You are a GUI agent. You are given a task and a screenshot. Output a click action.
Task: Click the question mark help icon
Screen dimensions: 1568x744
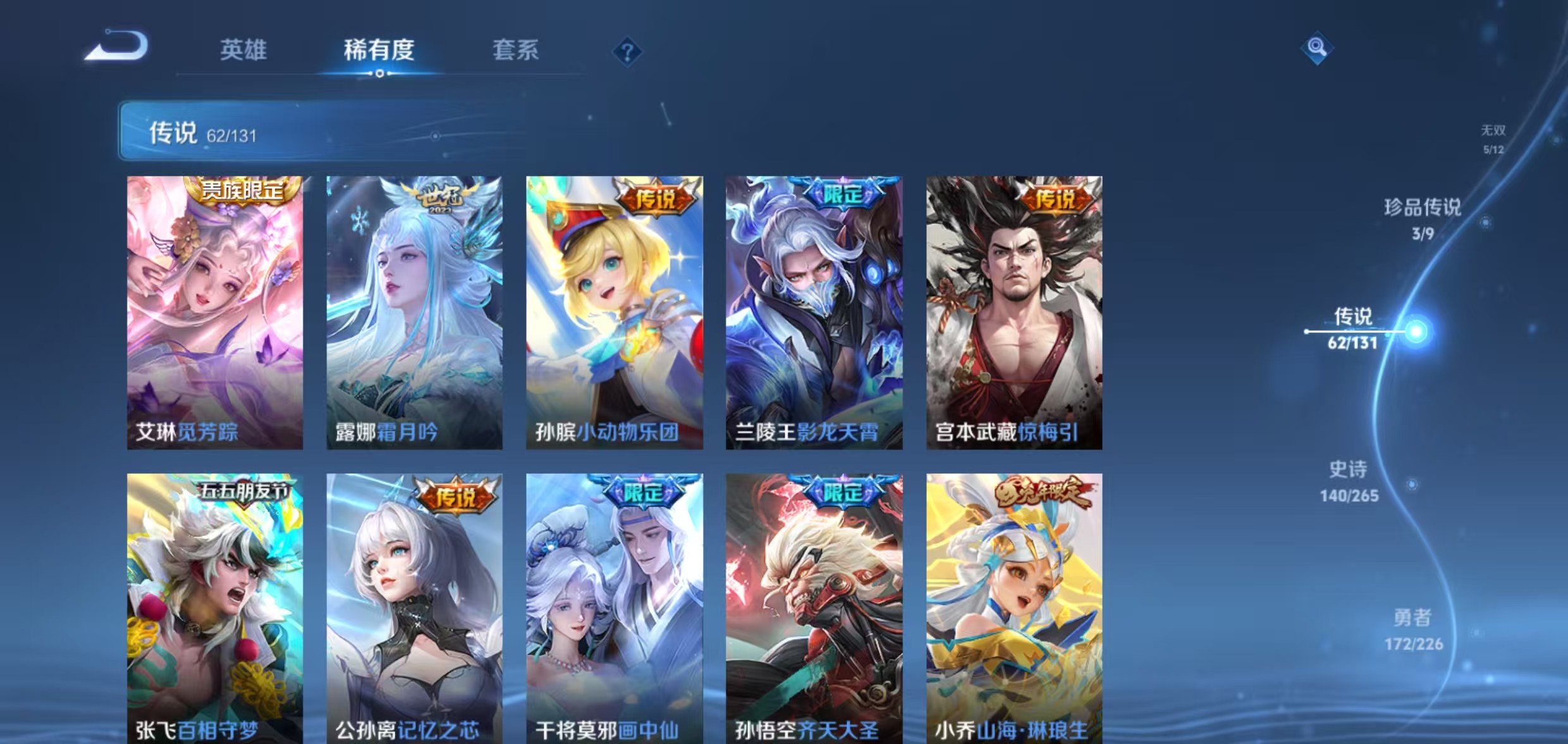(x=627, y=52)
